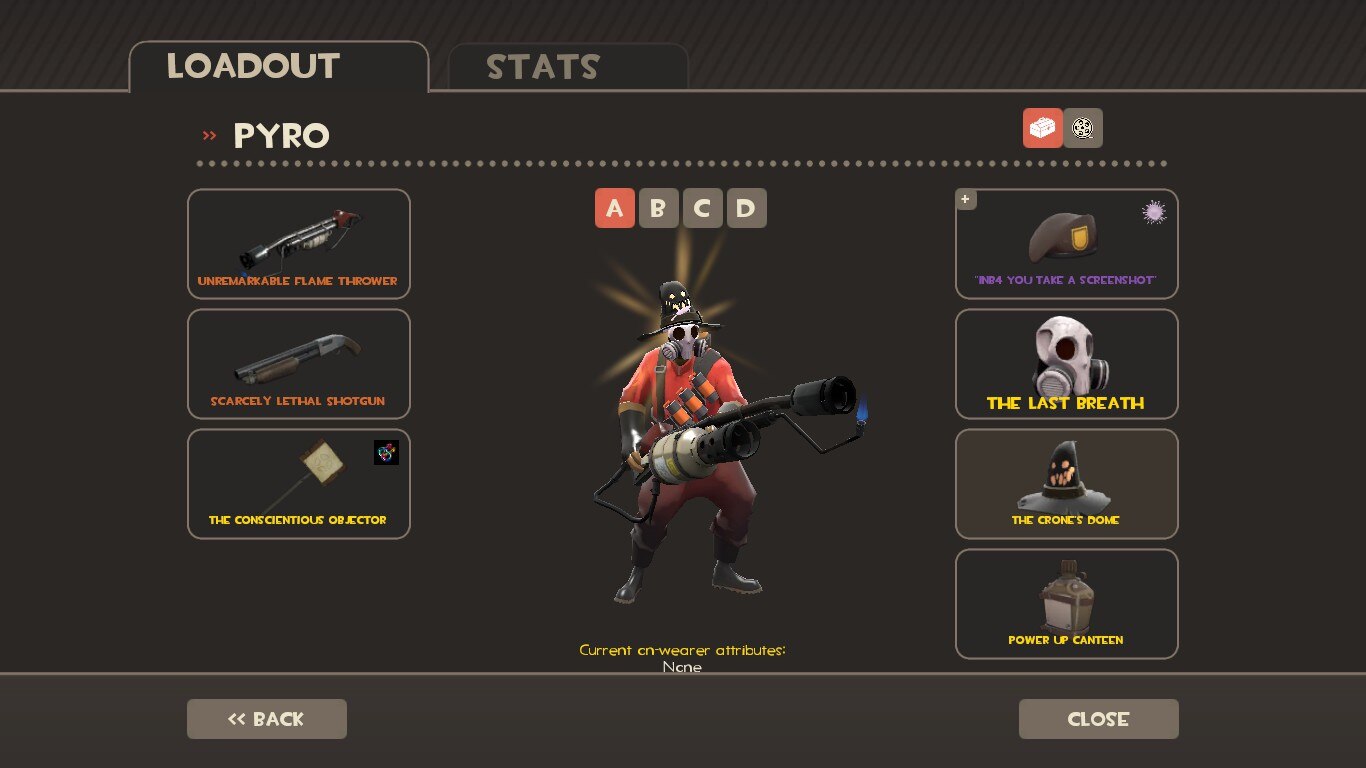Viewport: 1366px width, 768px height.
Task: Click the purple-named beret cosmetic slot
Action: tap(1066, 243)
